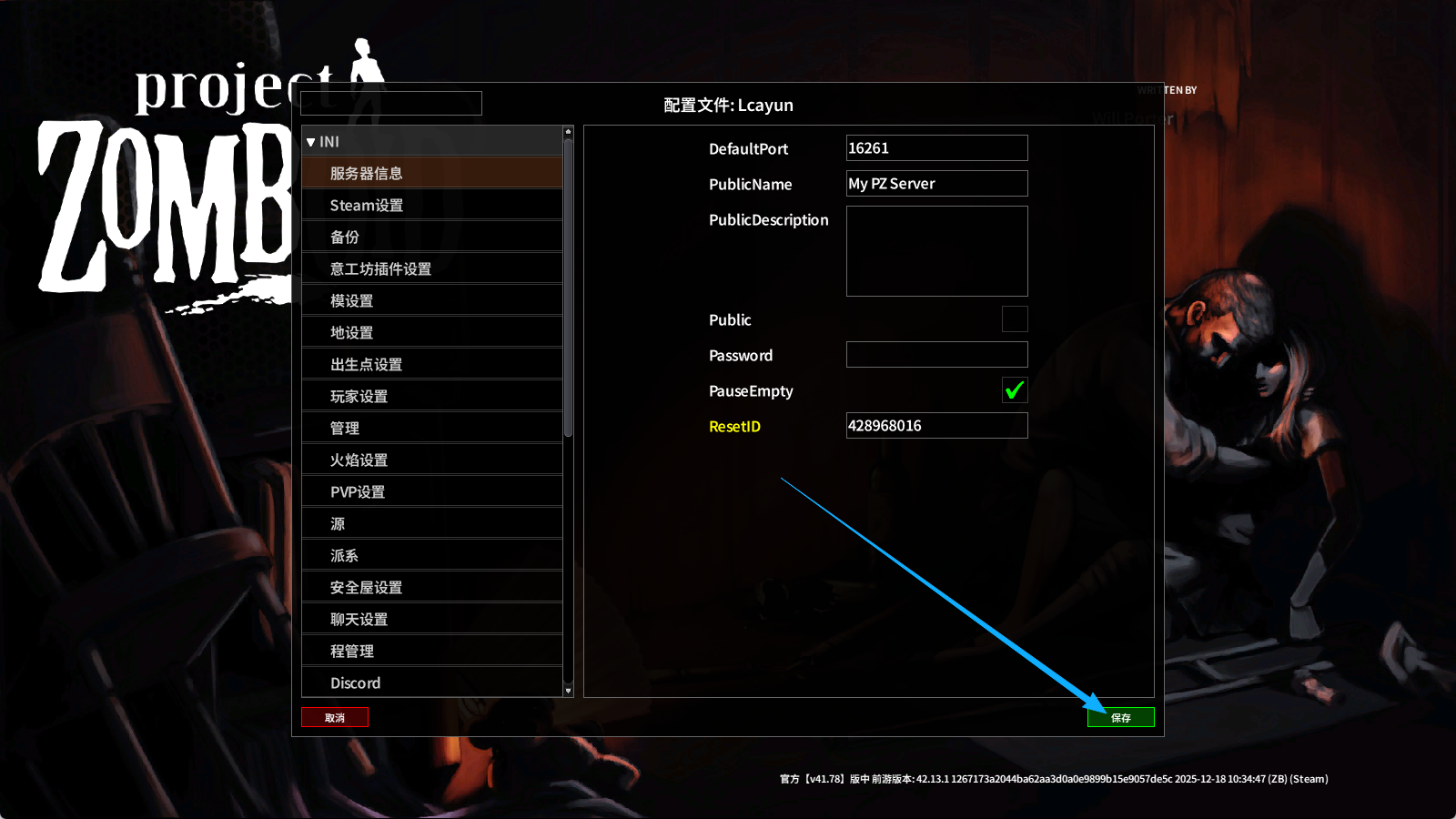Save the server configuration with 保存
1456x819 pixels.
tap(1120, 717)
